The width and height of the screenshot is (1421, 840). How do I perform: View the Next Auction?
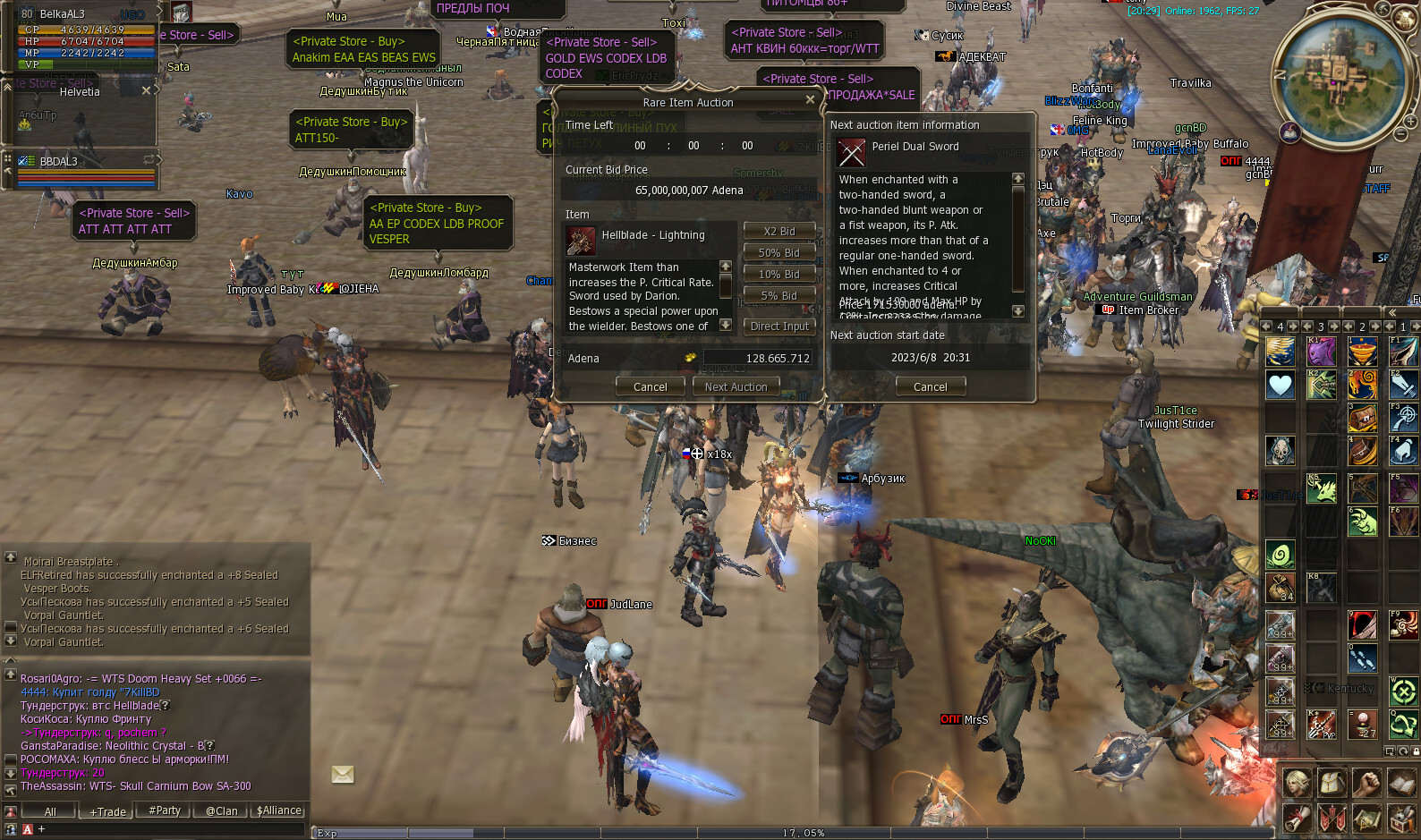[x=736, y=386]
